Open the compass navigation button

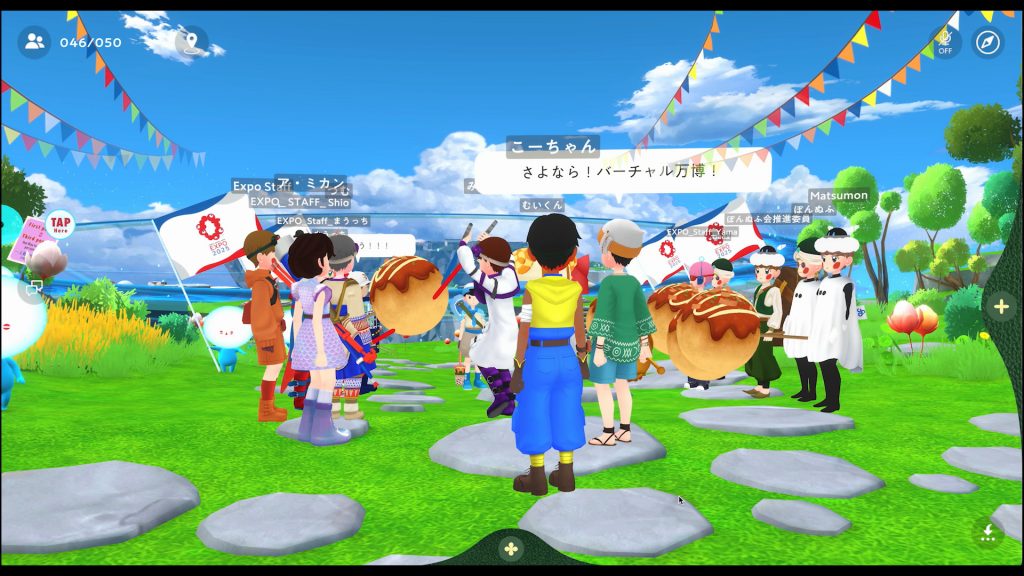[987, 42]
